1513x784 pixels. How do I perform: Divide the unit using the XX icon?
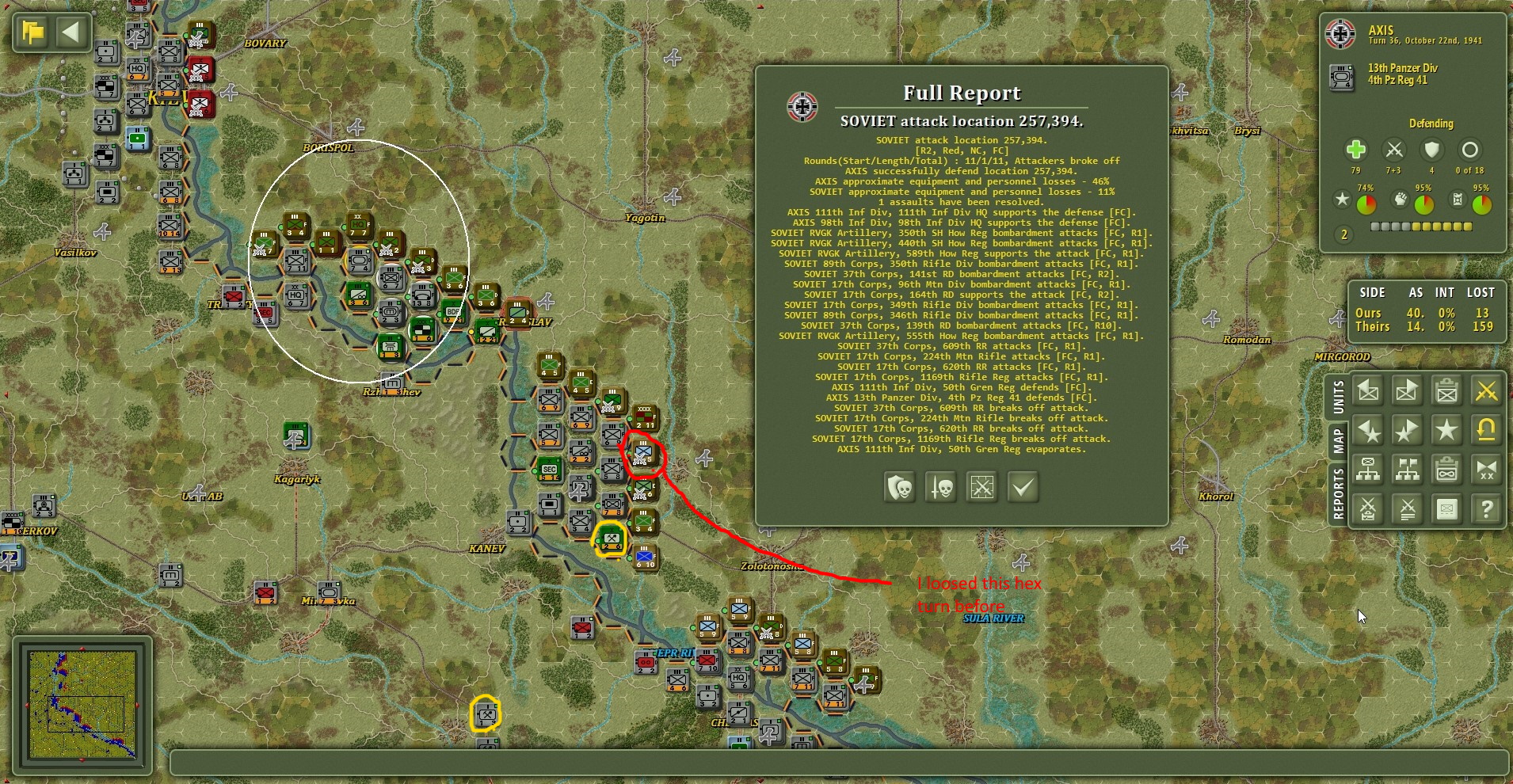point(1487,470)
